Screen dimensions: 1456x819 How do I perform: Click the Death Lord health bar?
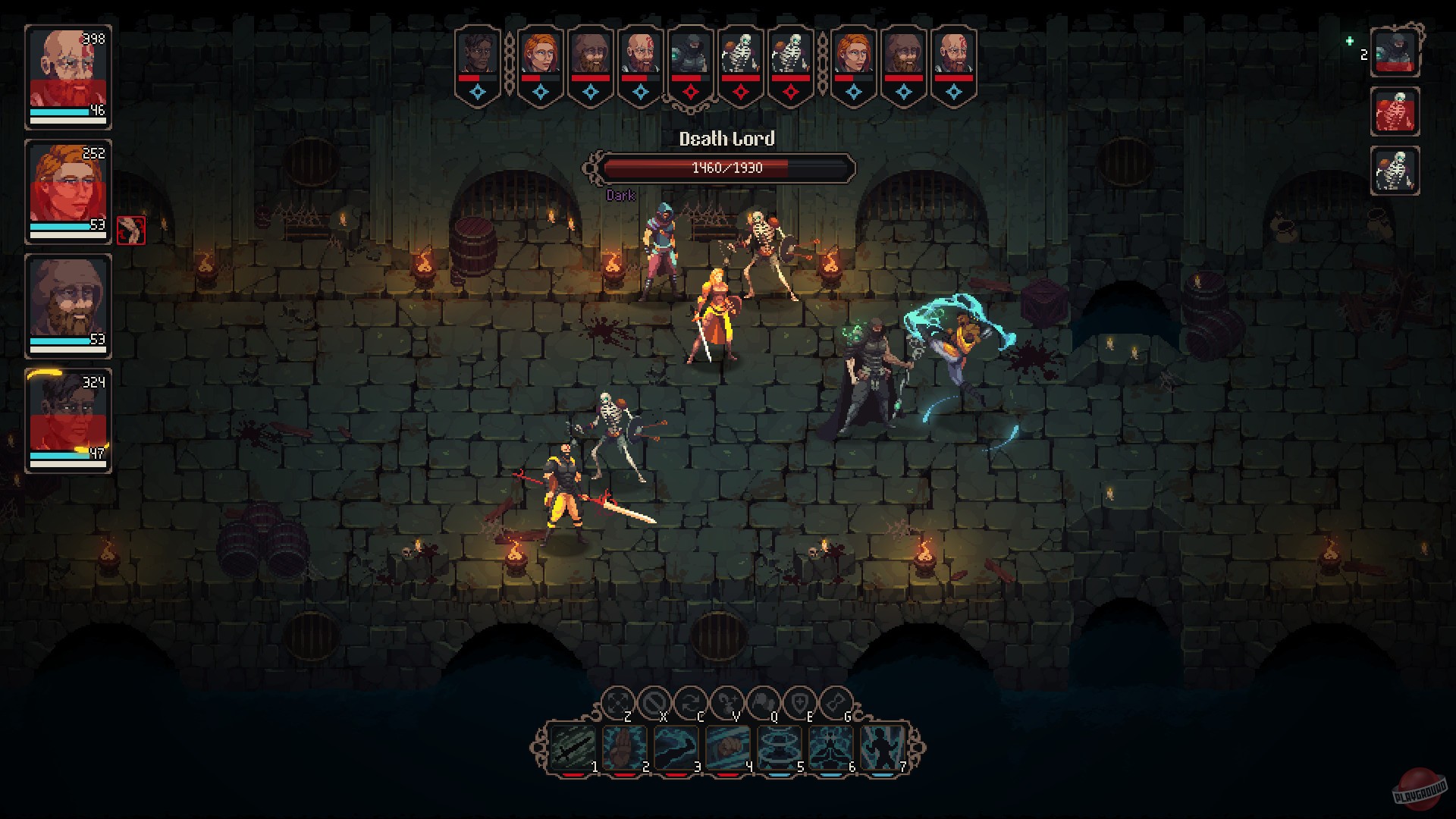[726, 168]
